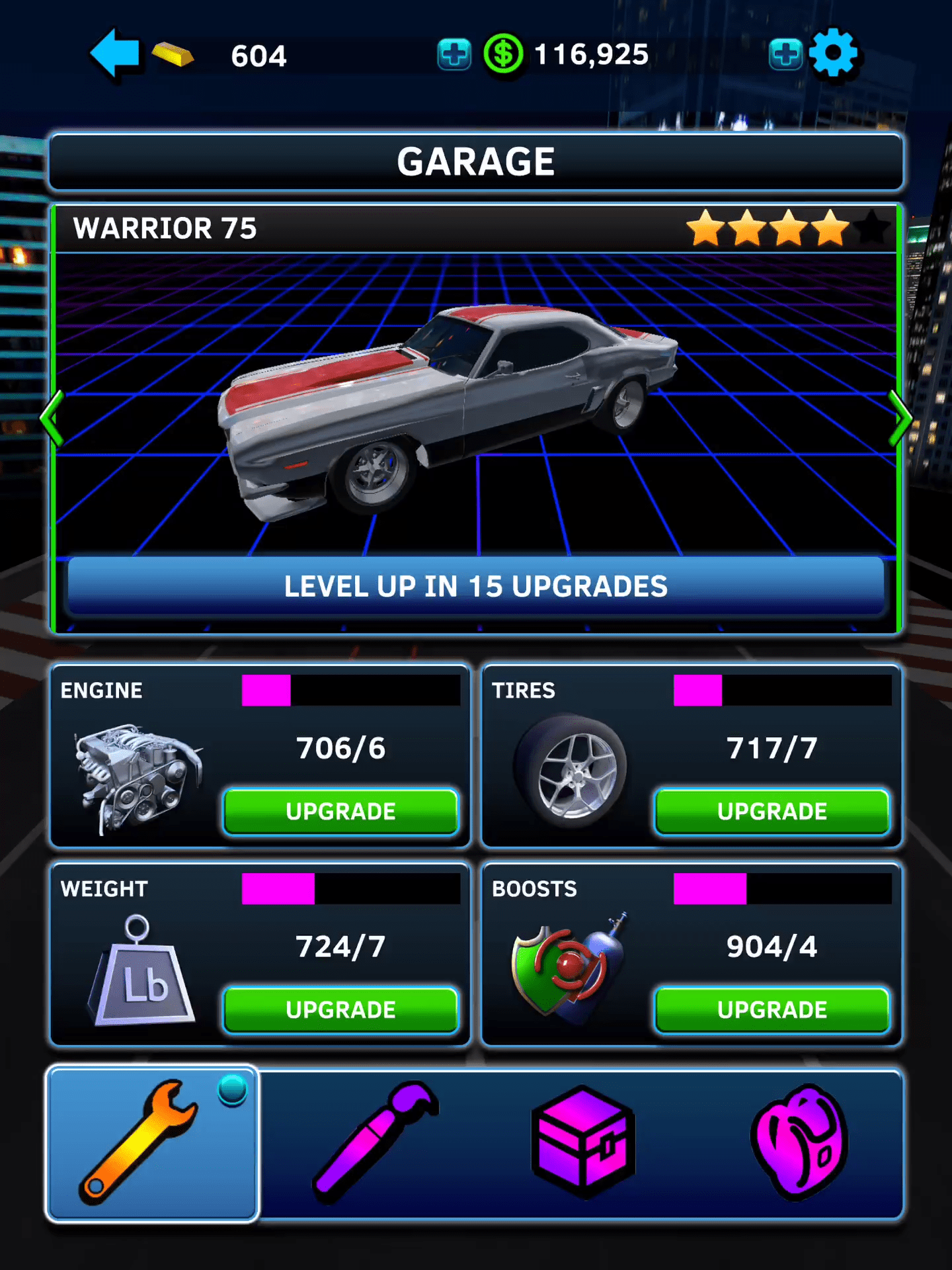Open settings via the gear icon
The height and width of the screenshot is (1270, 952).
[833, 54]
